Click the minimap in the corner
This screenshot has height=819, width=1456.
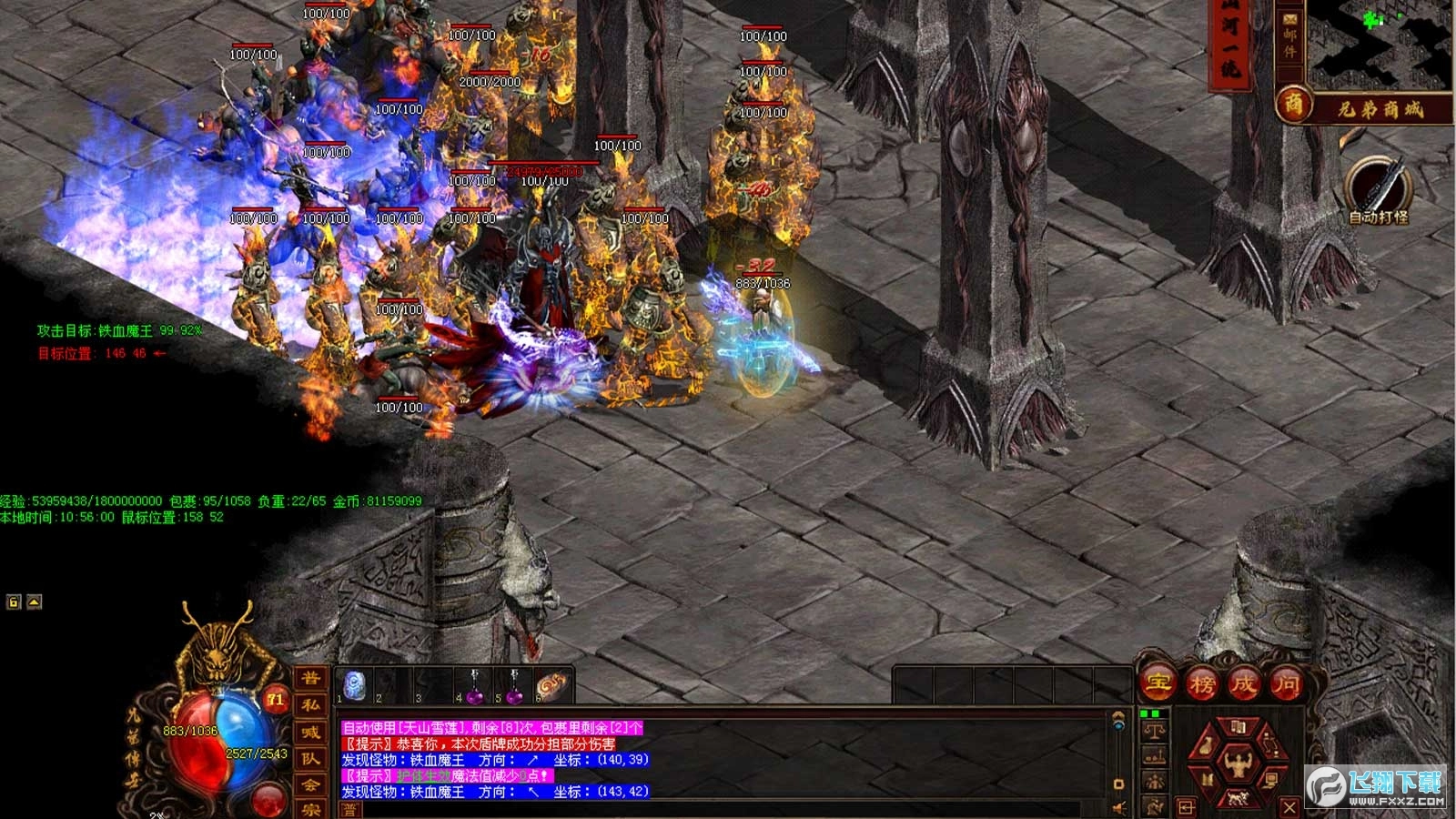click(x=1380, y=41)
